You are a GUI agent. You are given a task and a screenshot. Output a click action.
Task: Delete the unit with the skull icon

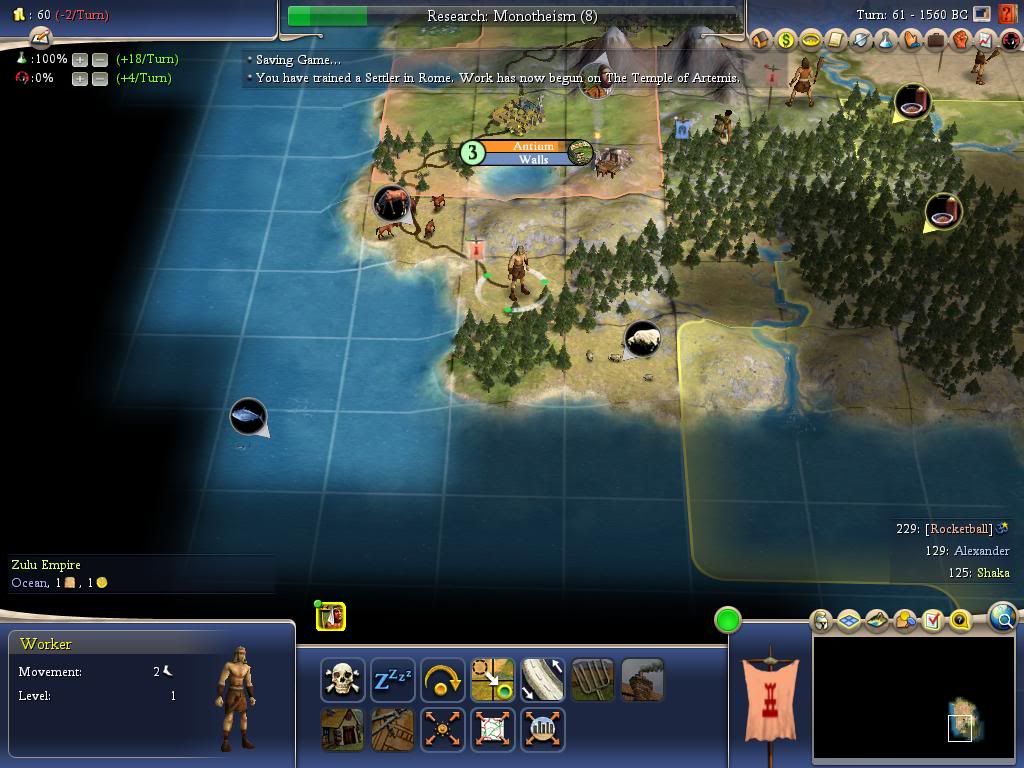[x=343, y=680]
